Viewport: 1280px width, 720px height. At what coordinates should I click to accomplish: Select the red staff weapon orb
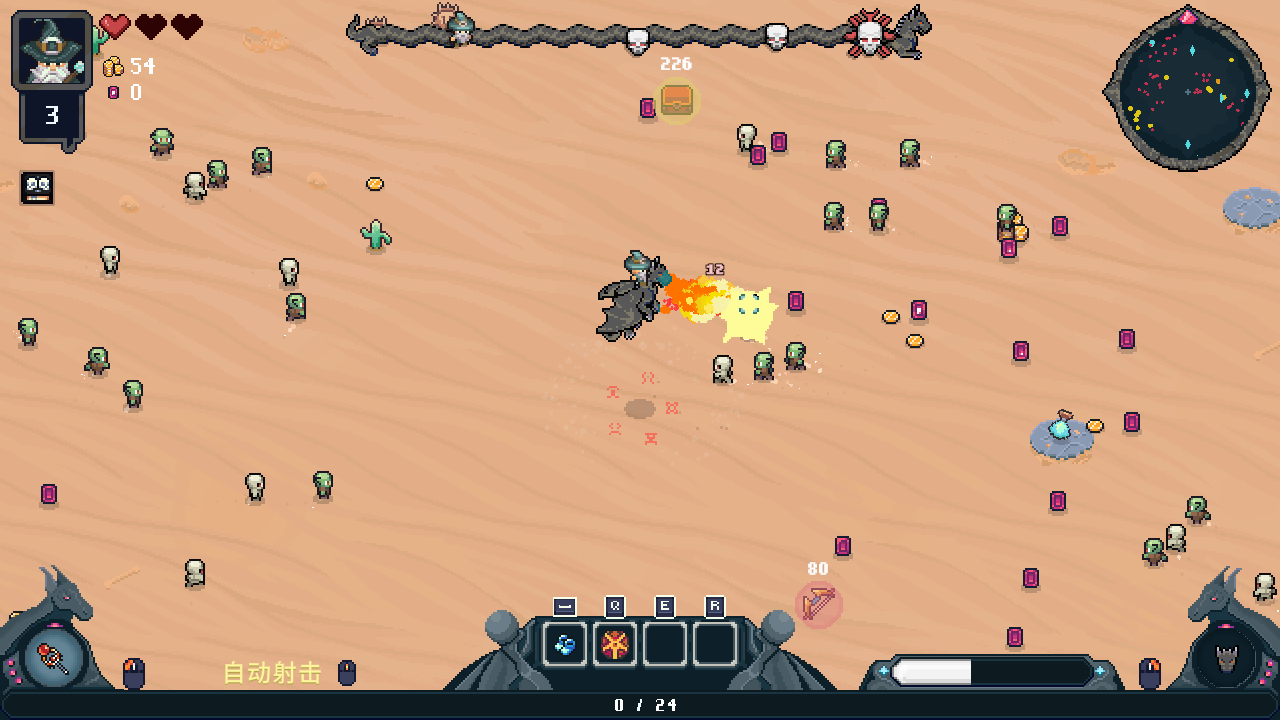click(52, 657)
